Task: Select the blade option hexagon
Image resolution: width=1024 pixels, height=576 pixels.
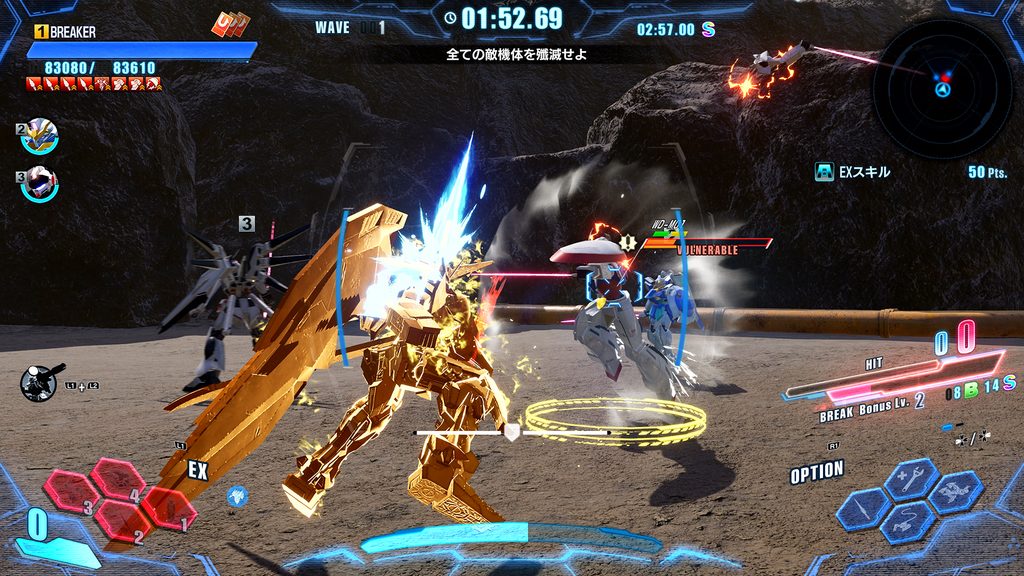Action: point(865,509)
